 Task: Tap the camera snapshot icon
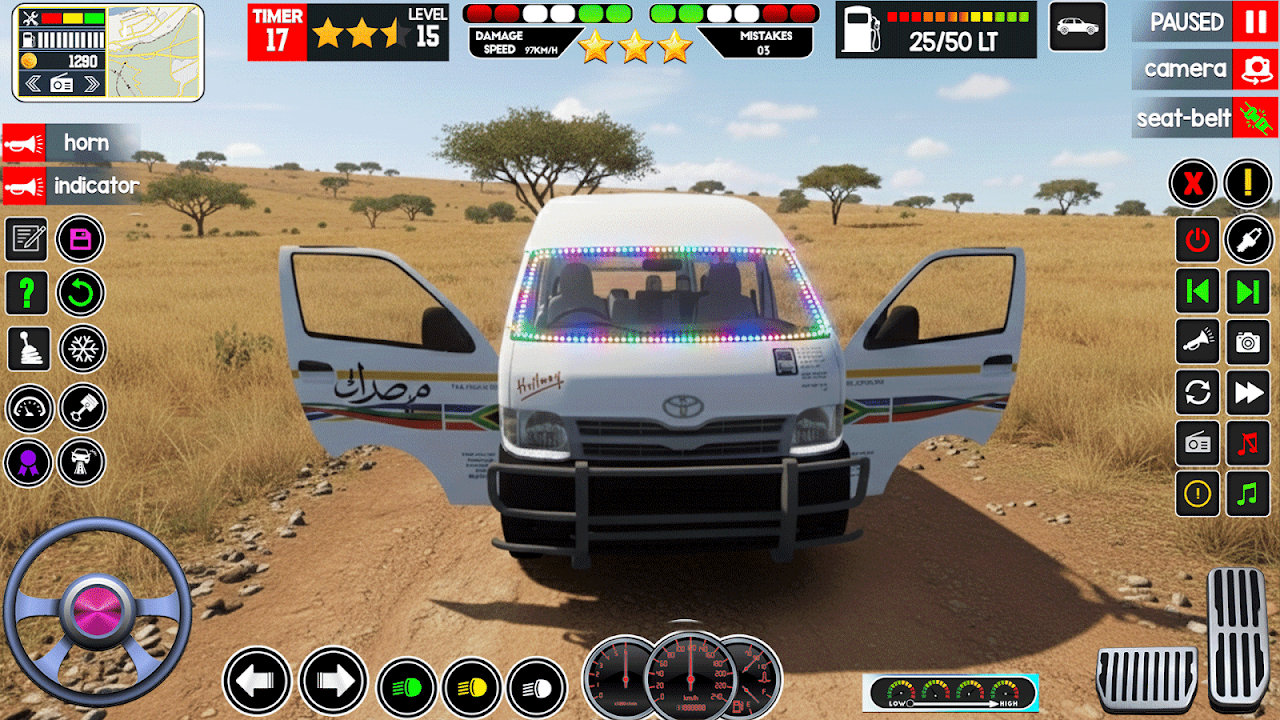pos(1248,342)
